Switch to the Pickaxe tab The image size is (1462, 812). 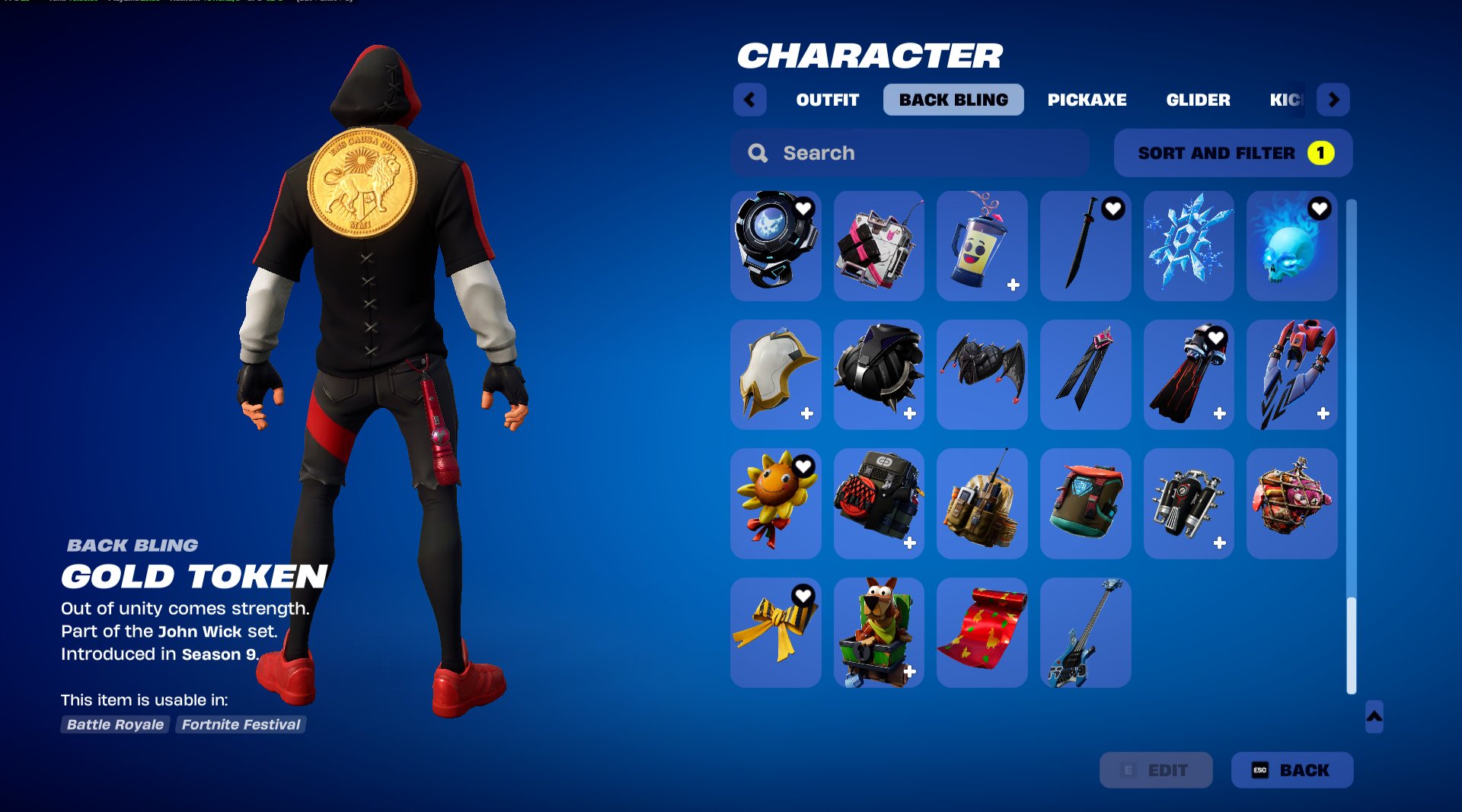pos(1087,99)
